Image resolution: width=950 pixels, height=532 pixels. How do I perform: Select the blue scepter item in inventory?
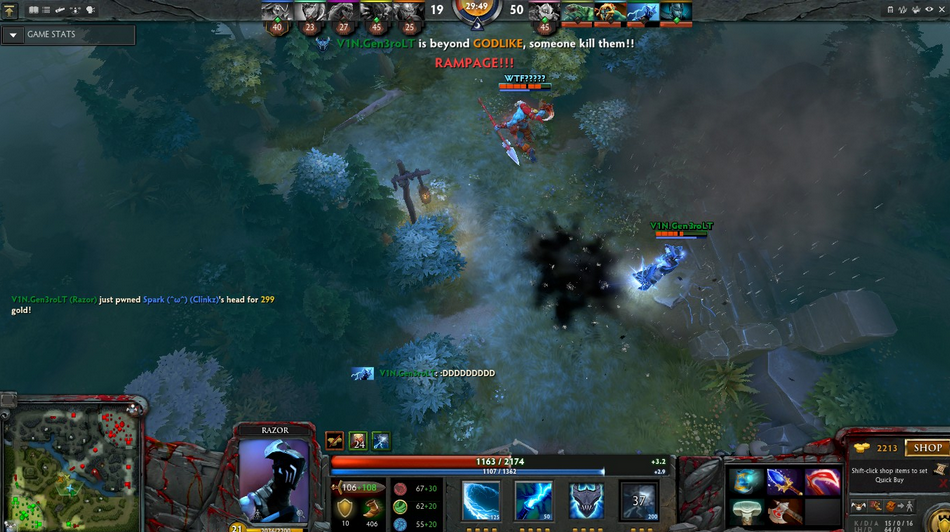[784, 481]
